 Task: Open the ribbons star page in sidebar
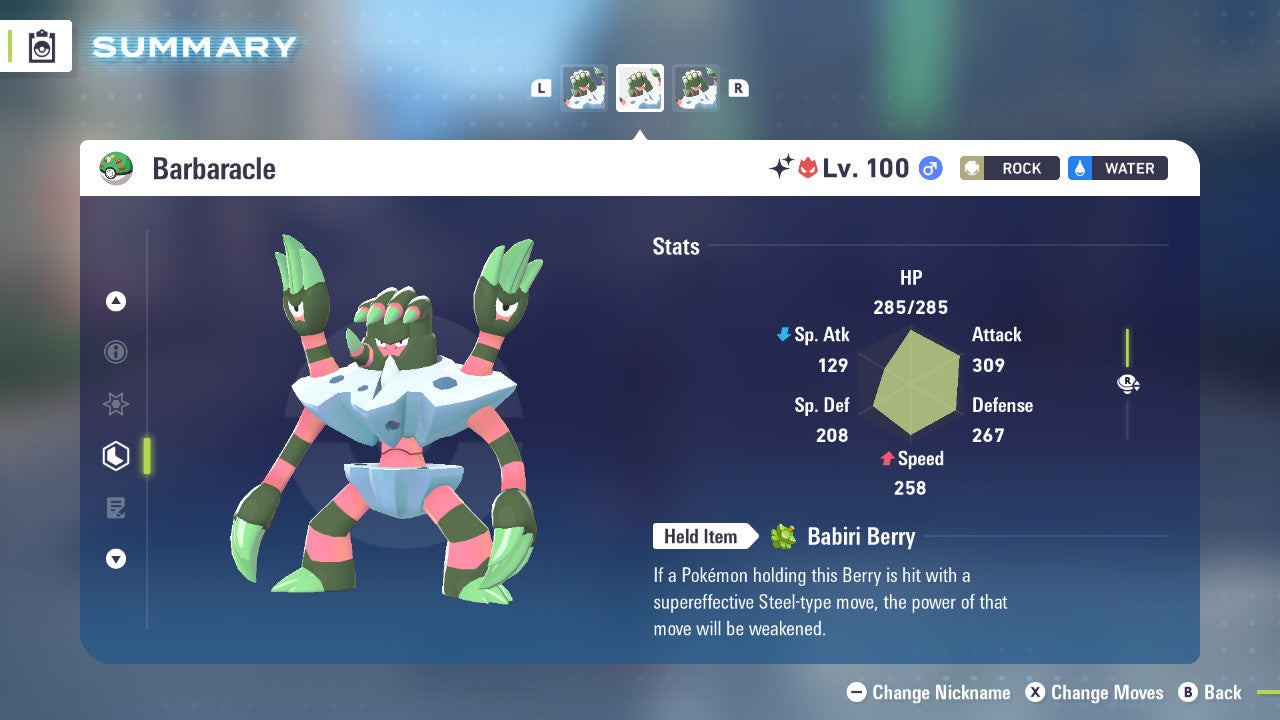click(x=116, y=404)
